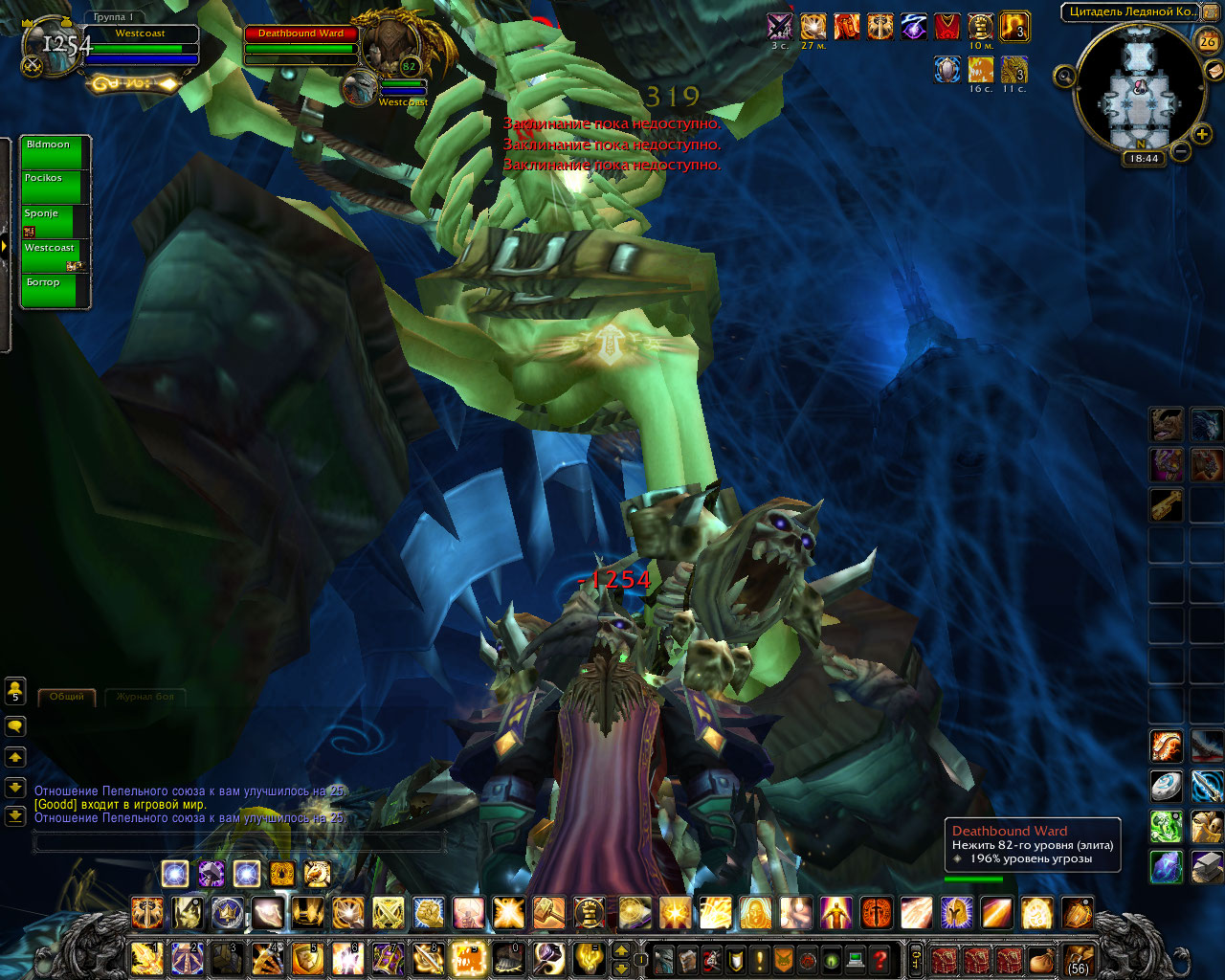Open the backpack showing 56 free slots
Viewport: 1225px width, 980px height.
point(1078,958)
